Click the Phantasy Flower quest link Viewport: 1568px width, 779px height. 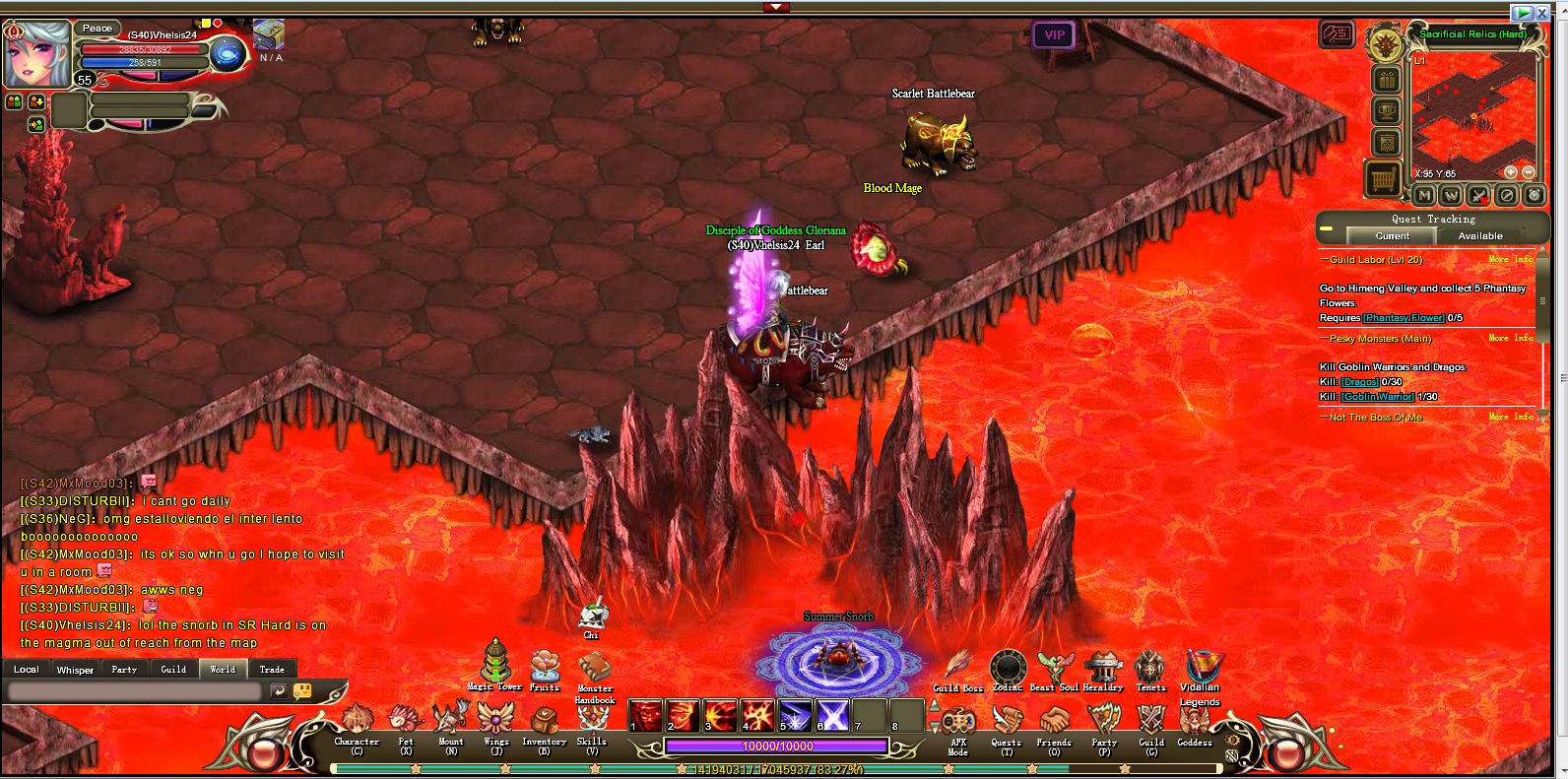[x=1404, y=318]
